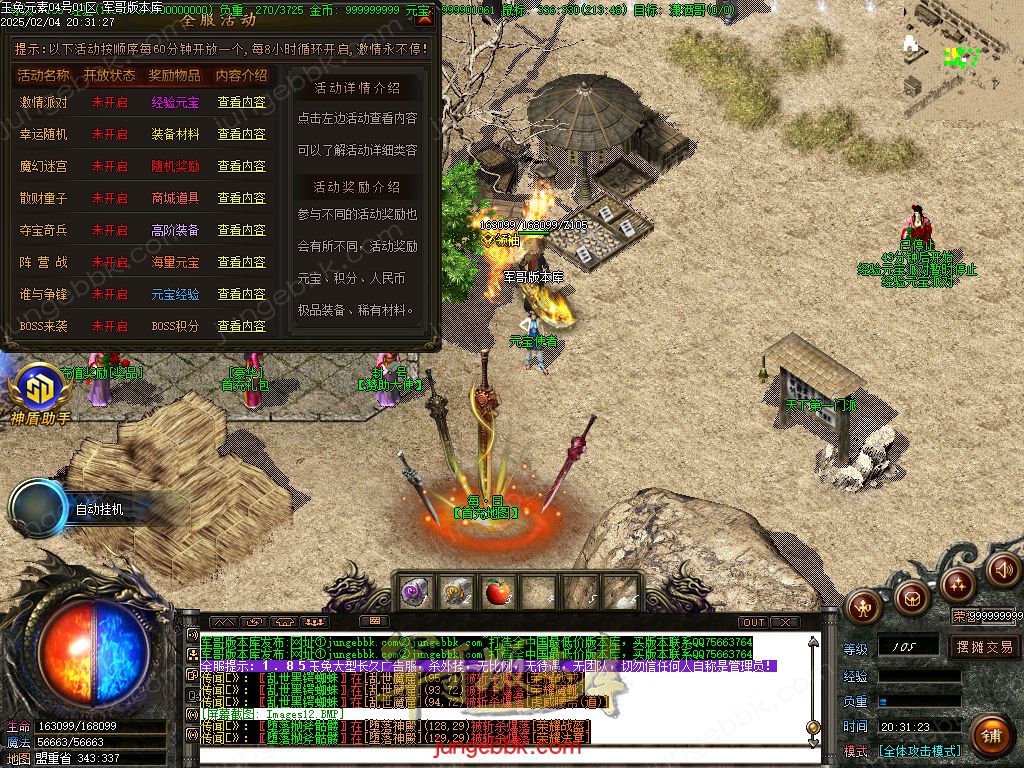View 谁与争锋 event content

(x=242, y=294)
